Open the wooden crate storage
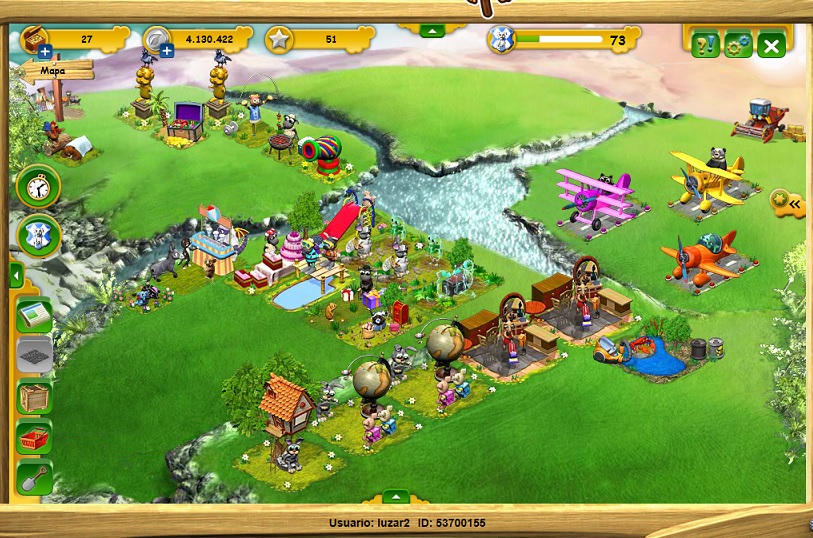The width and height of the screenshot is (813, 538). click(35, 397)
